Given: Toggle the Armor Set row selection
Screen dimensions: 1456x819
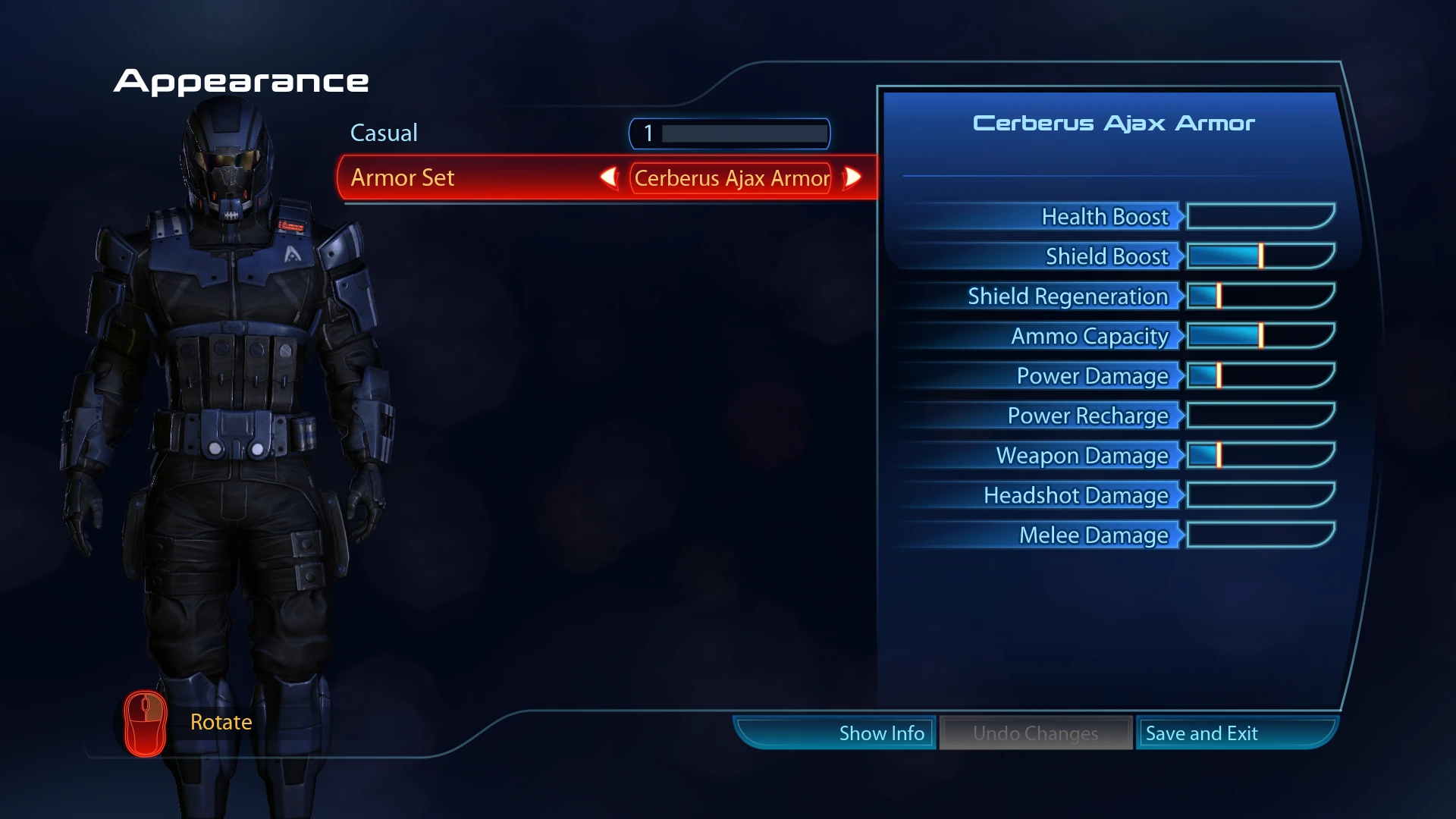Looking at the screenshot, I should coord(455,177).
